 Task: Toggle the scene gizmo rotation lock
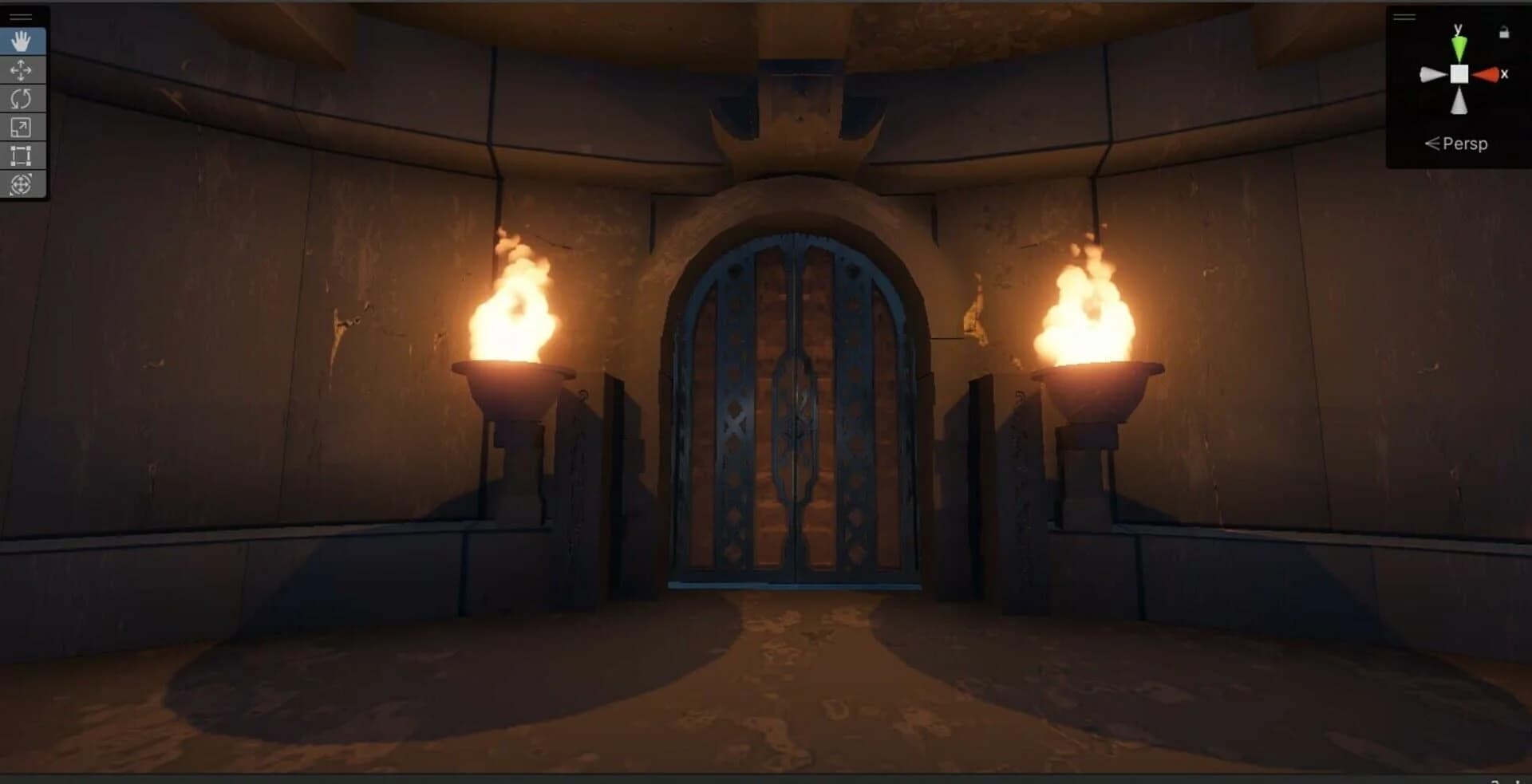(1503, 32)
